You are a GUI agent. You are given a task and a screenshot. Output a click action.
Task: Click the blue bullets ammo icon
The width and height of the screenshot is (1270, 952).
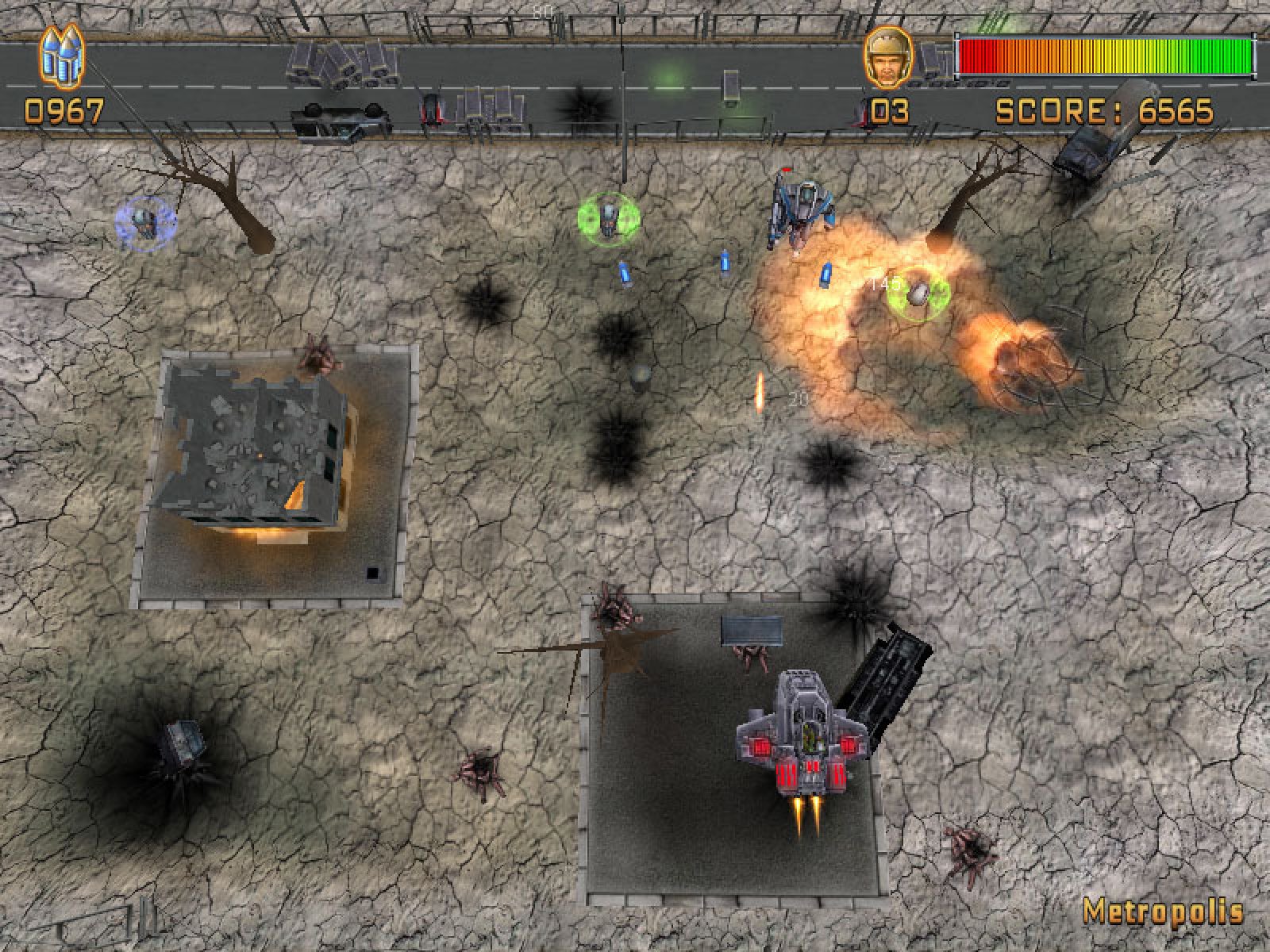[x=62, y=56]
